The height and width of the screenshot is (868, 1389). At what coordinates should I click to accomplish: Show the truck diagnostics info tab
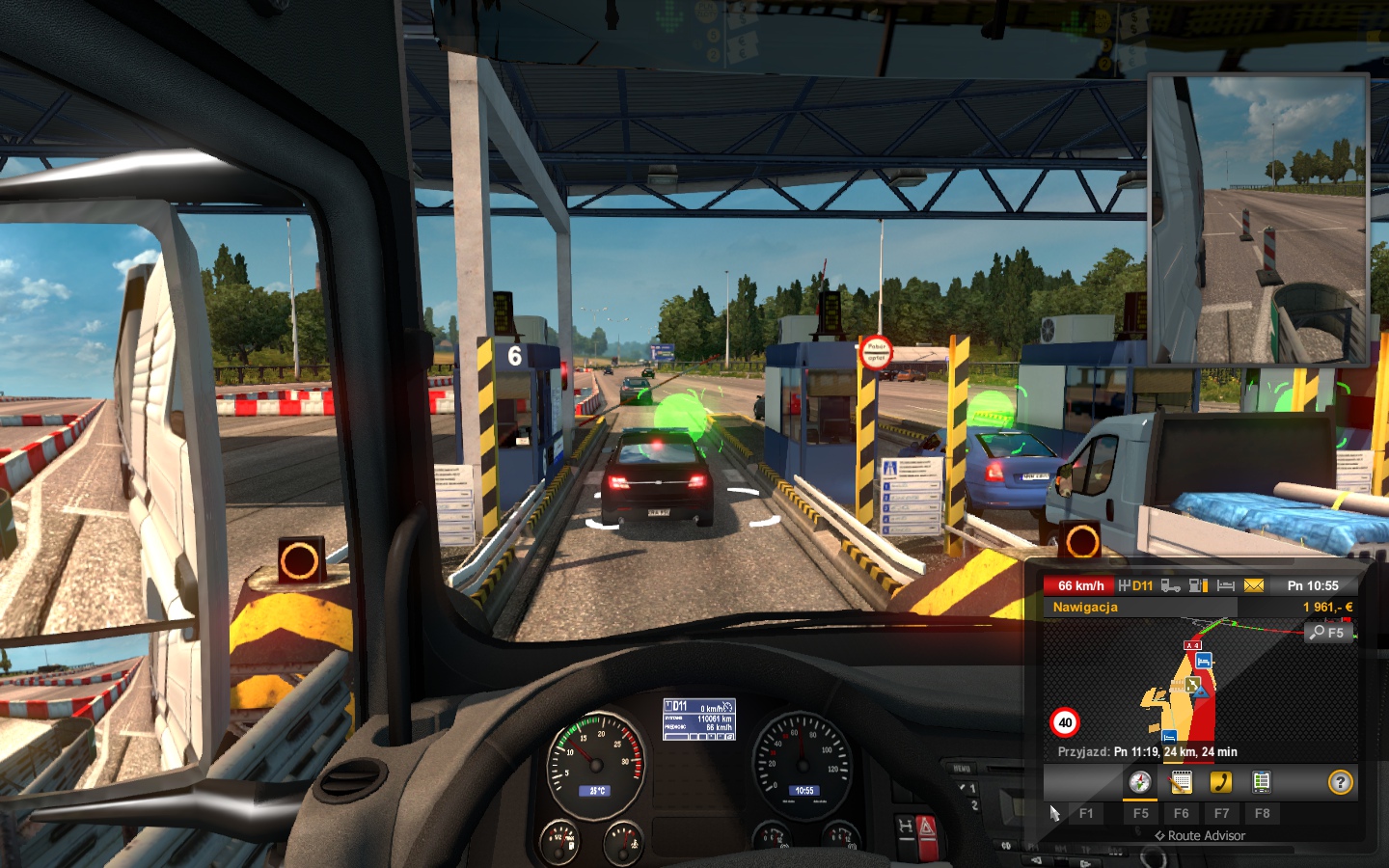(1261, 782)
